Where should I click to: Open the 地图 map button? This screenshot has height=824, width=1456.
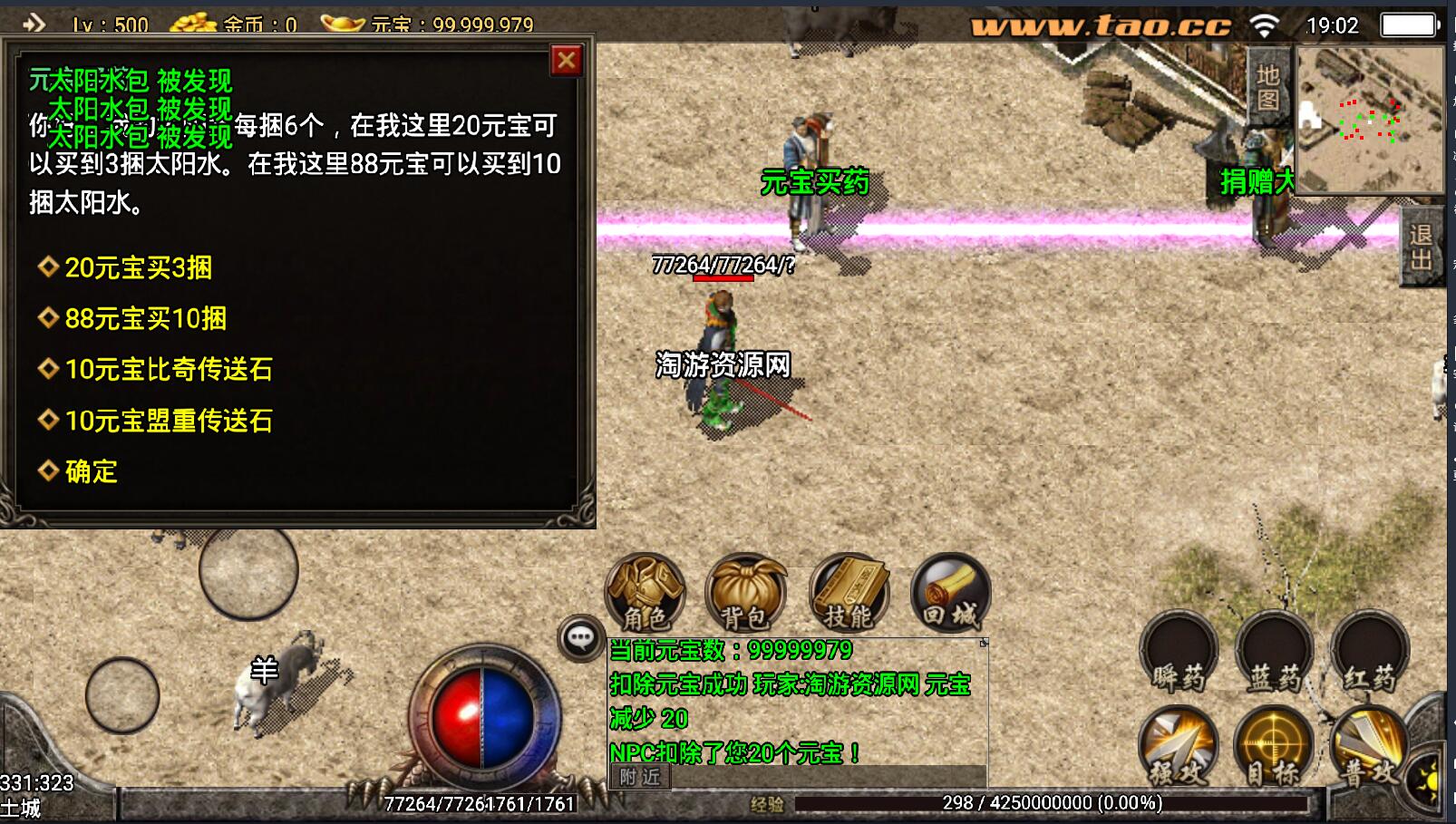(1268, 88)
